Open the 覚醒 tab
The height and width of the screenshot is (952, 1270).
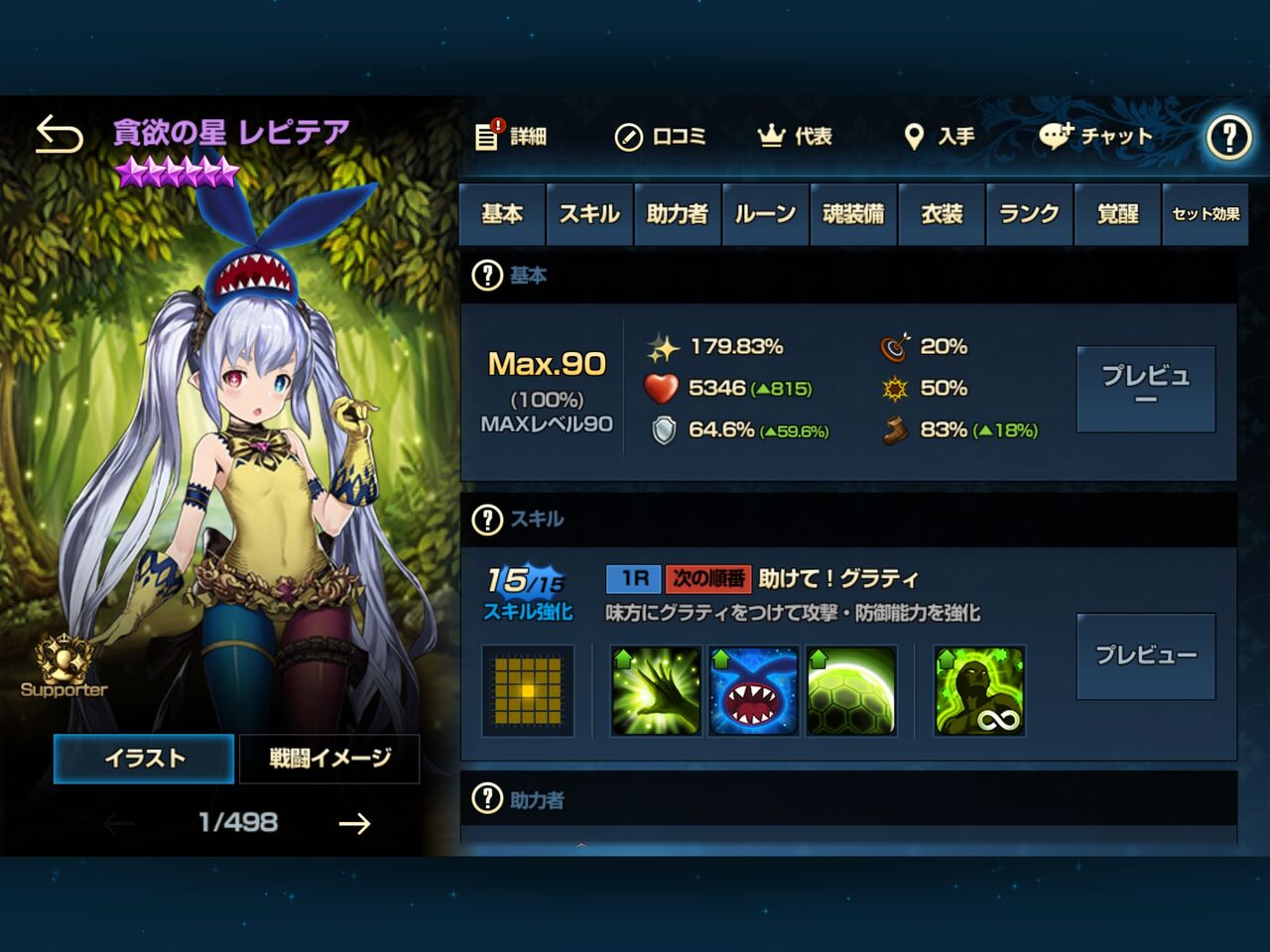[x=1117, y=213]
